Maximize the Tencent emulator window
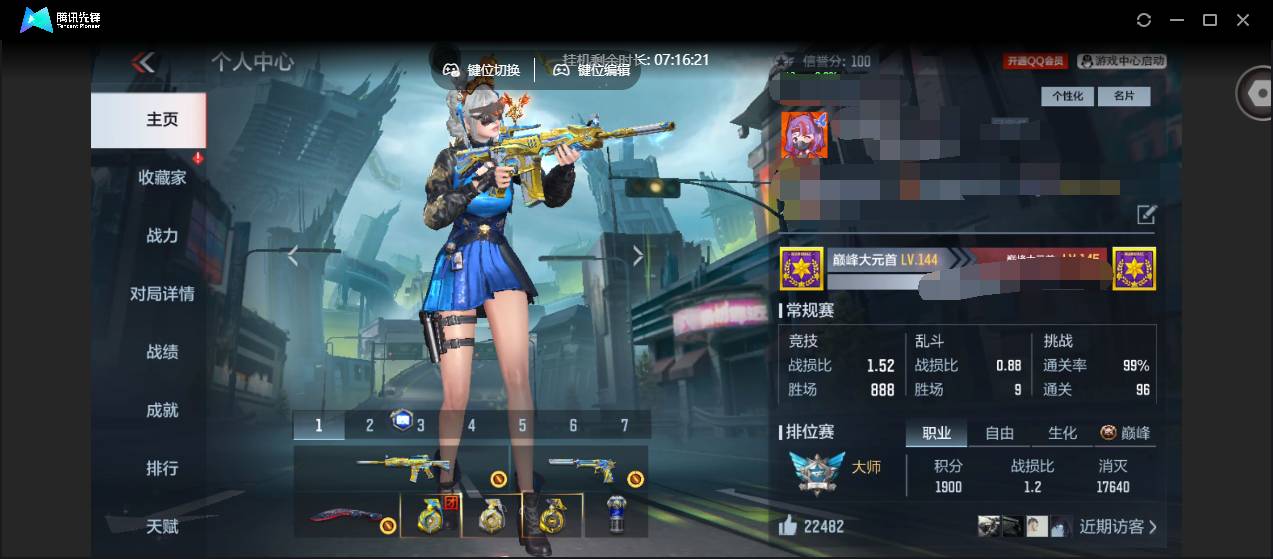 pyautogui.click(x=1209, y=19)
